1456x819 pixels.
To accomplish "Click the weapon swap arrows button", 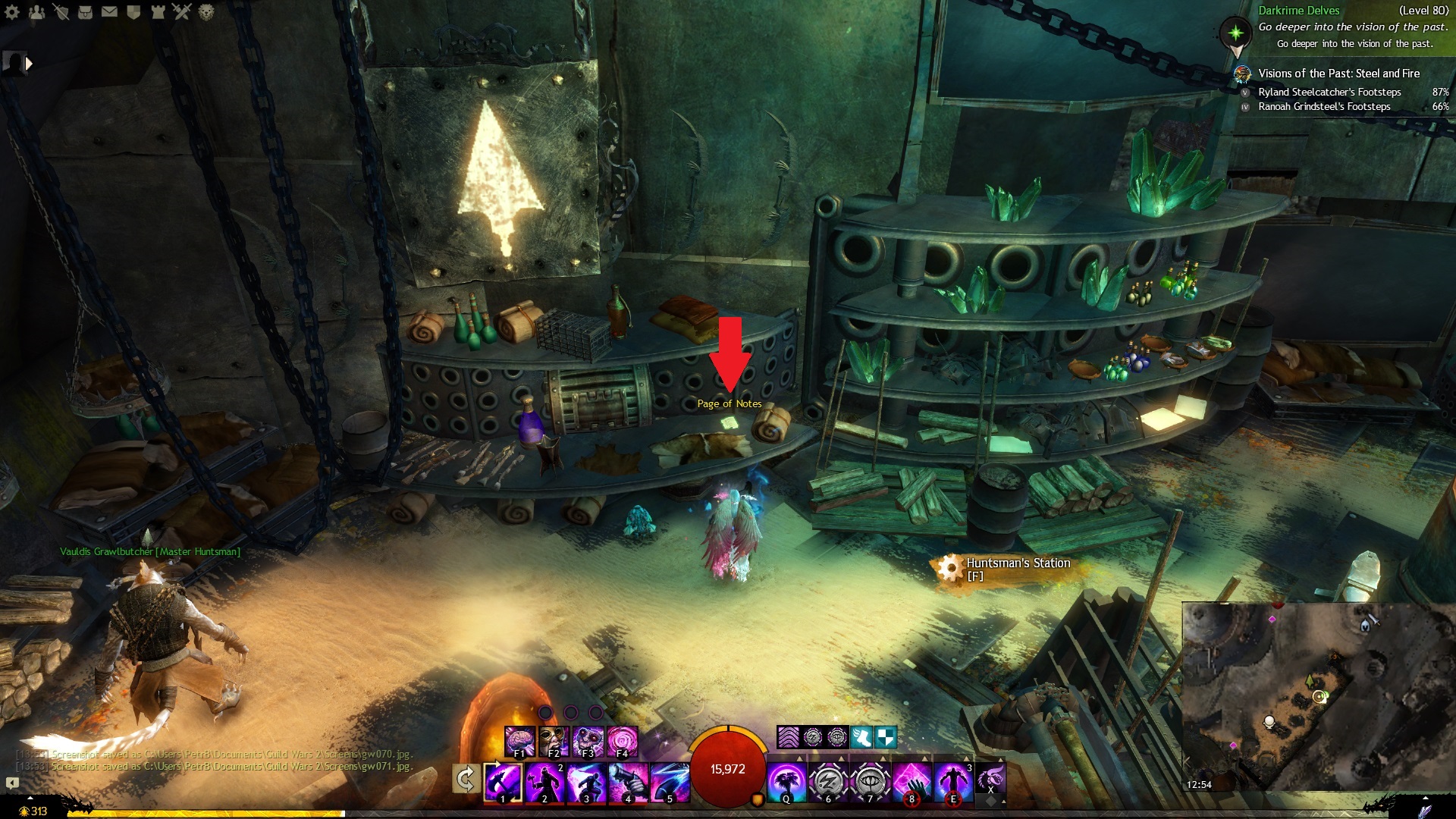I will click(466, 779).
